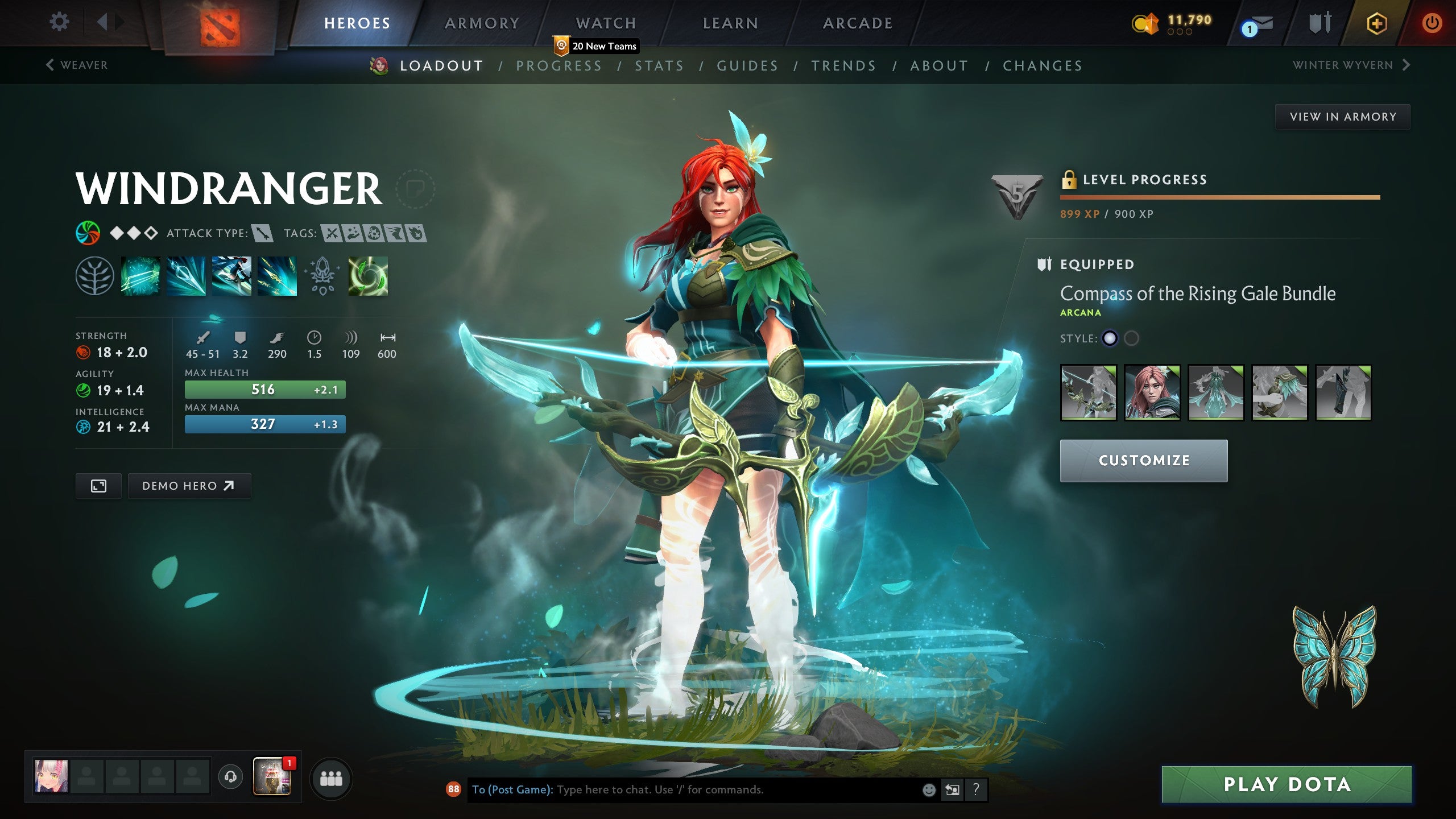The height and width of the screenshot is (819, 1456).
Task: Open the GUIDES tab
Action: click(x=747, y=65)
